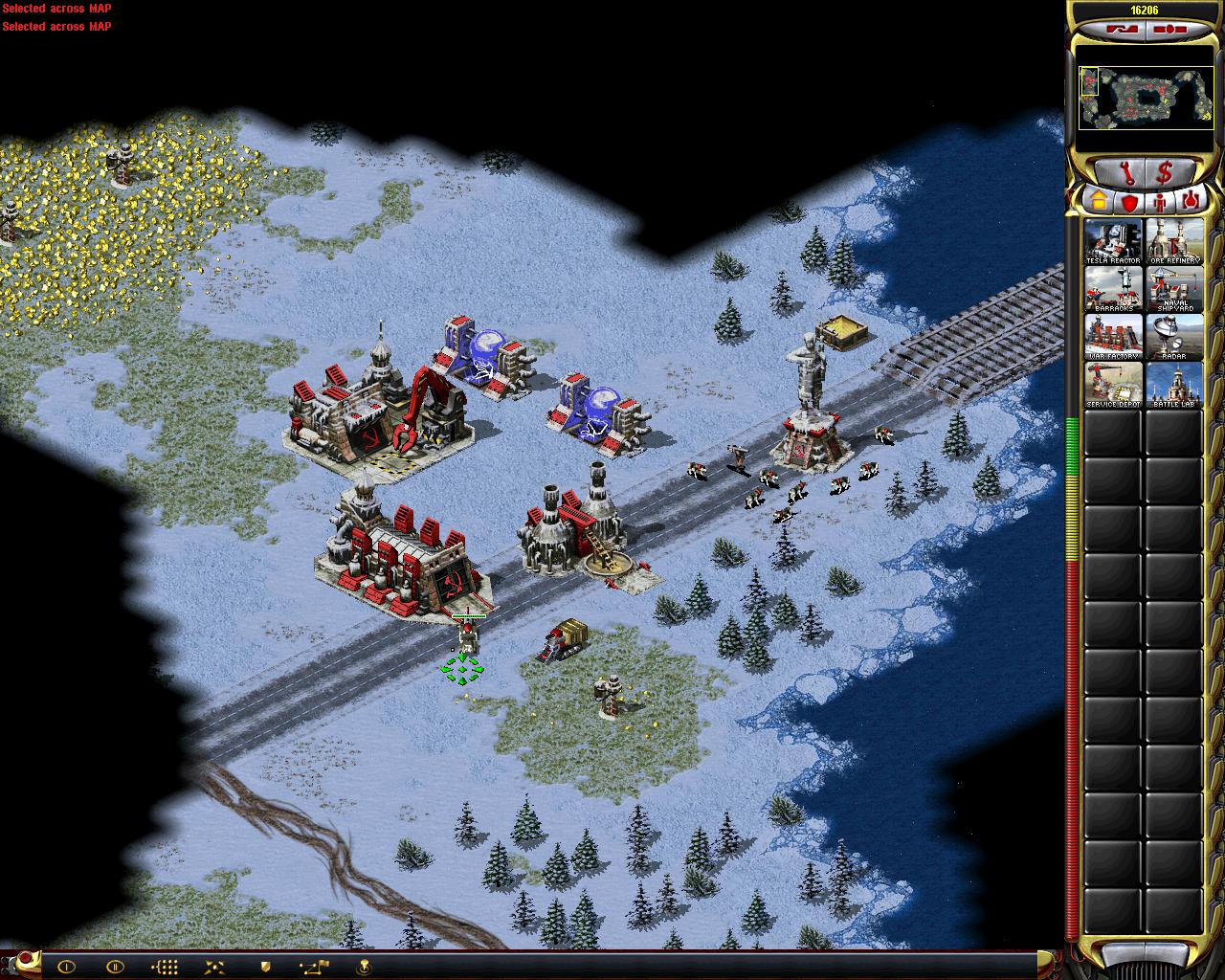Build an Ore Refinery
This screenshot has height=980, width=1225.
tap(1173, 242)
